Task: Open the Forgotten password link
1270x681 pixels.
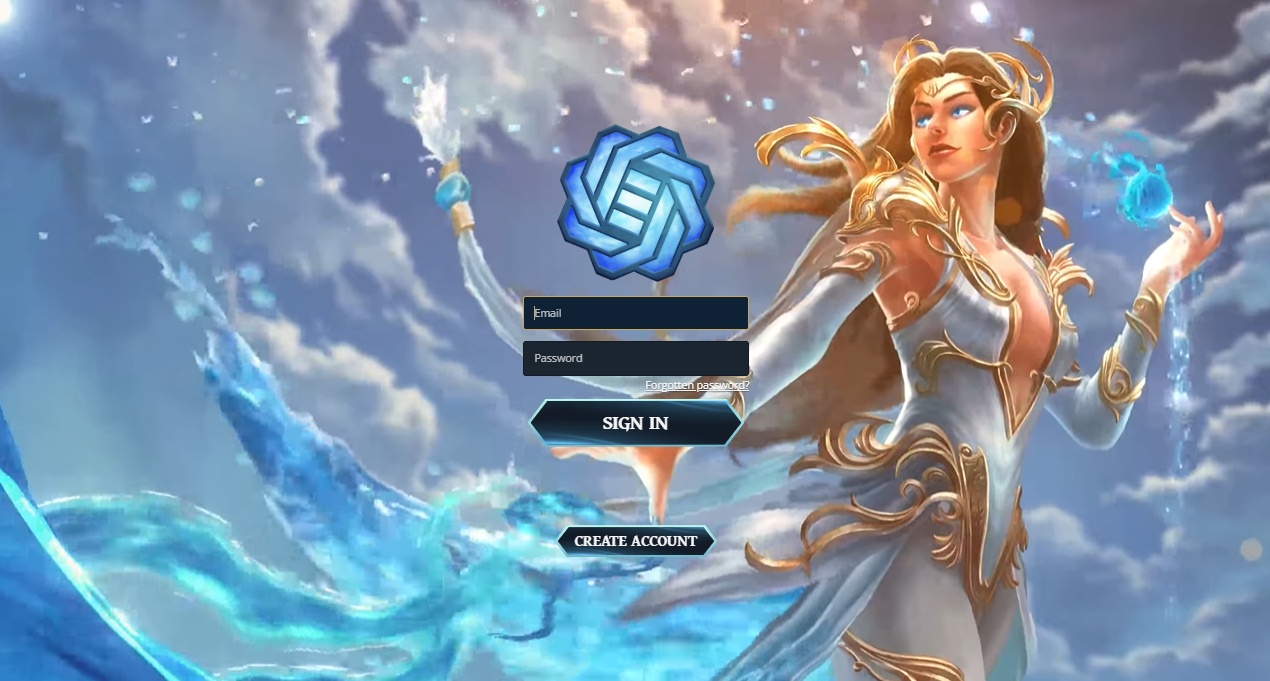Action: coord(697,385)
